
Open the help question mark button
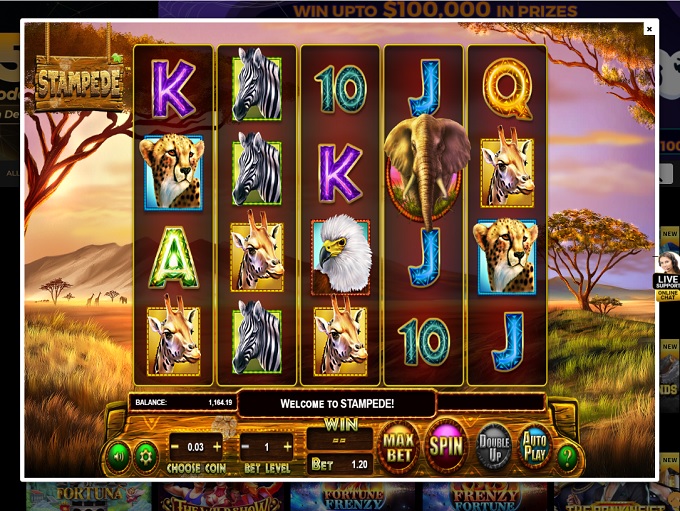[x=568, y=456]
